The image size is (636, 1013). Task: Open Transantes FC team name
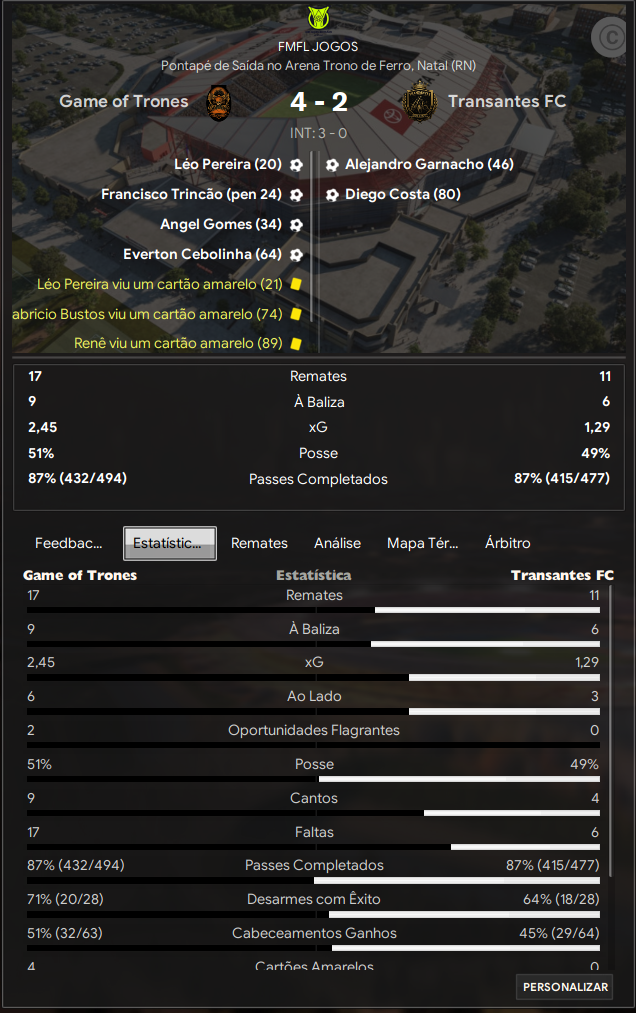coord(507,101)
